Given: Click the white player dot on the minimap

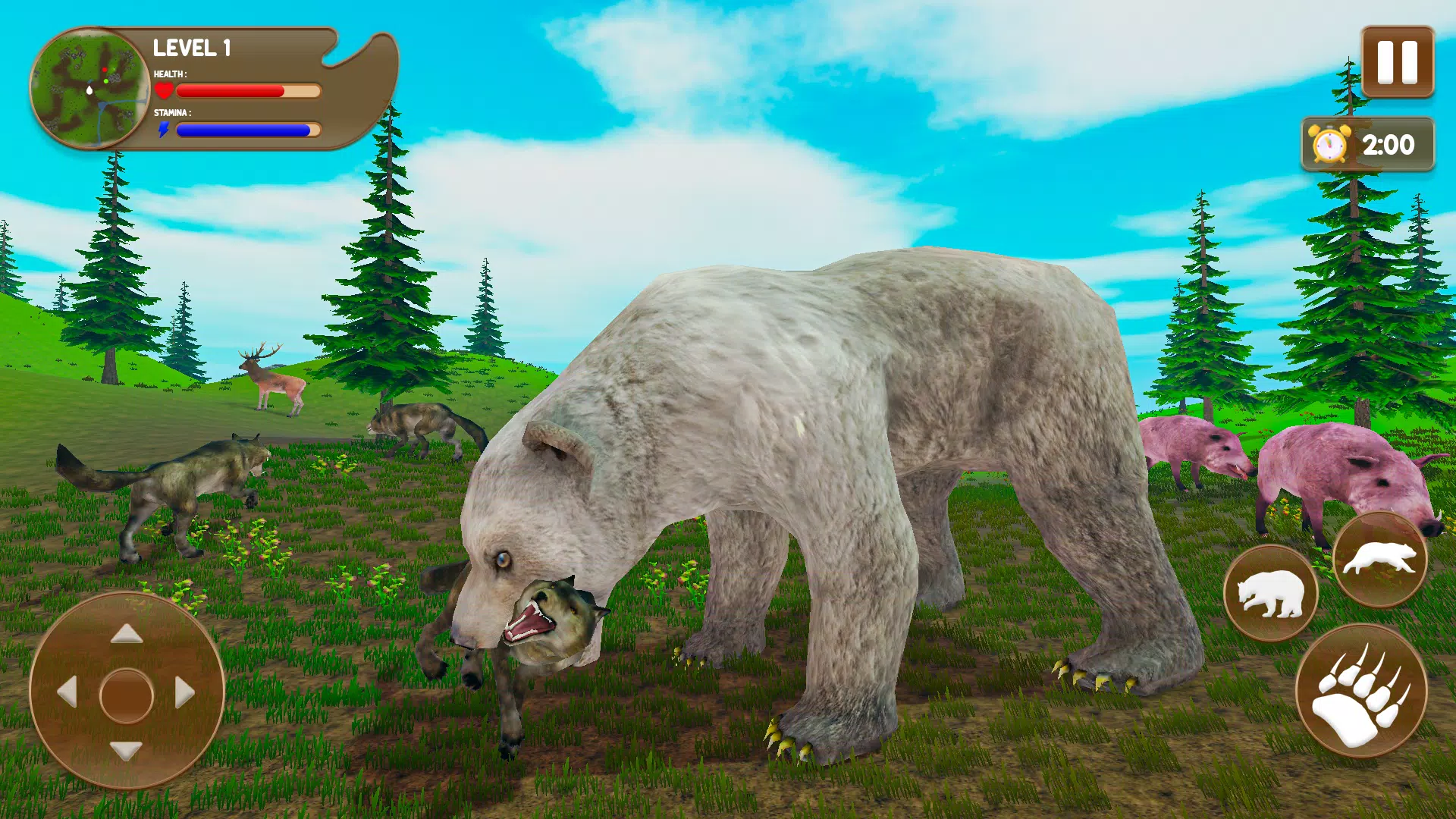Looking at the screenshot, I should [x=89, y=91].
